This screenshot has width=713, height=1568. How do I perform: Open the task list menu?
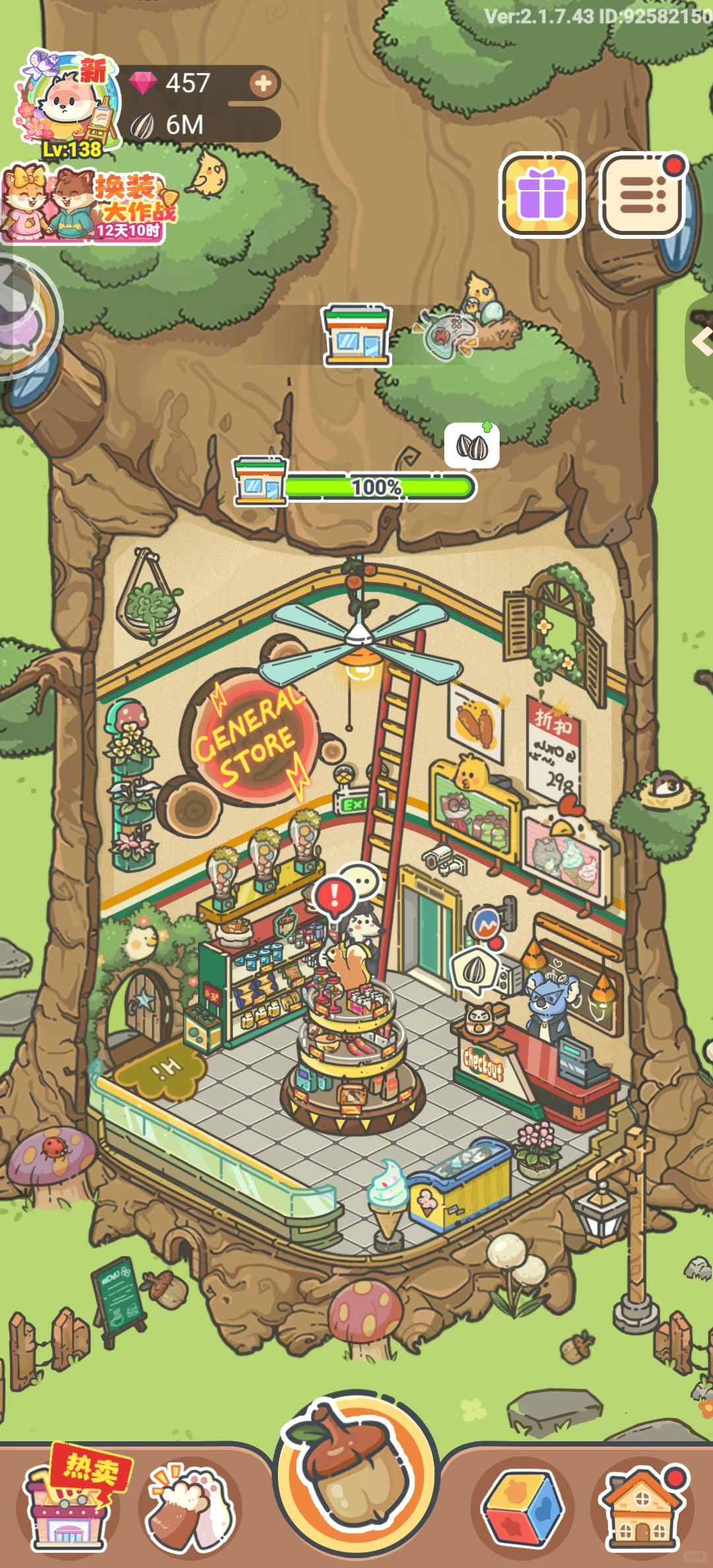pyautogui.click(x=642, y=195)
